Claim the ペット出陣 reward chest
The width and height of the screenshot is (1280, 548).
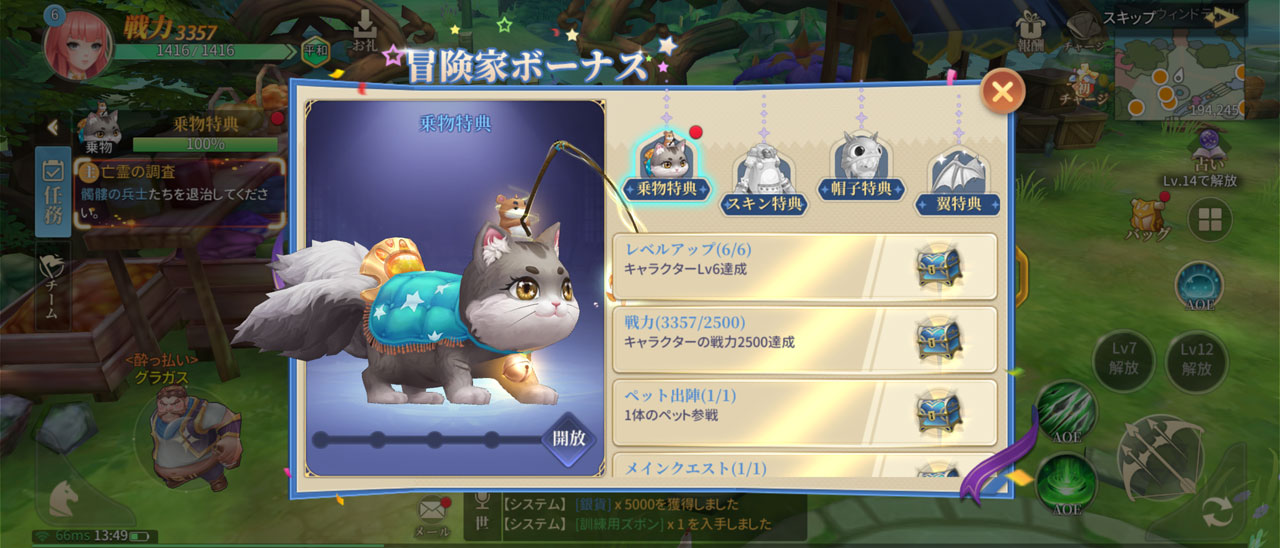pos(938,412)
